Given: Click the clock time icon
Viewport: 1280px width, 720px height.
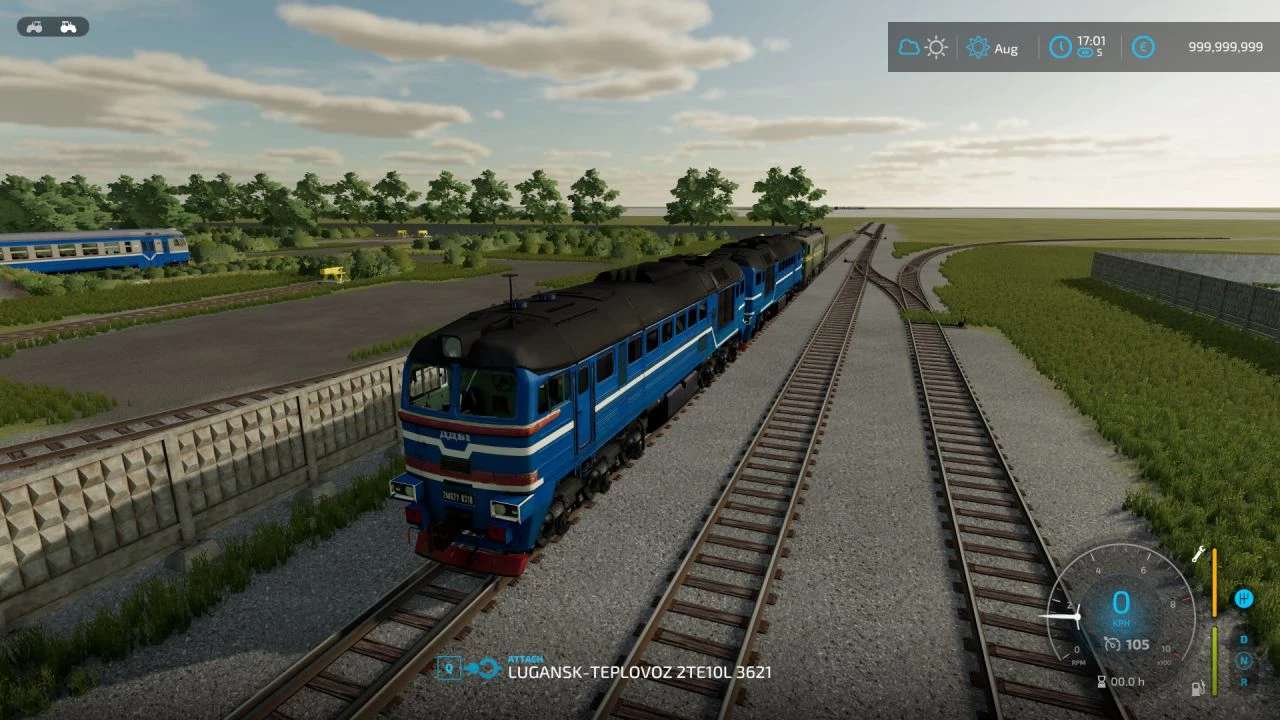Looking at the screenshot, I should coord(1060,47).
